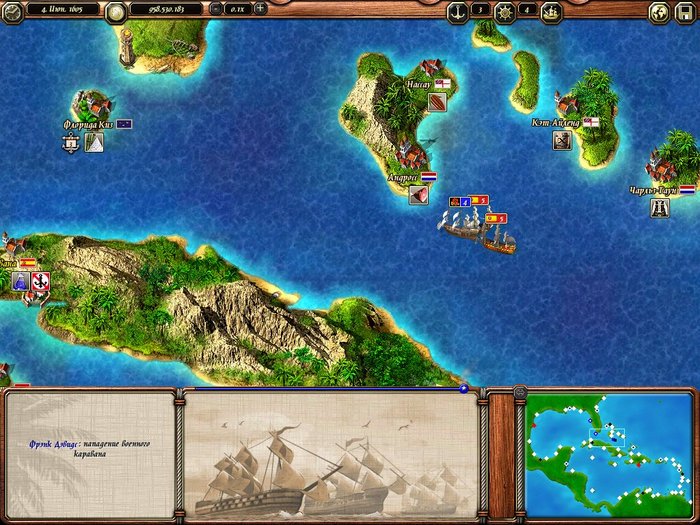
Task: Speed up game time with the plus button
Action: 260,9
